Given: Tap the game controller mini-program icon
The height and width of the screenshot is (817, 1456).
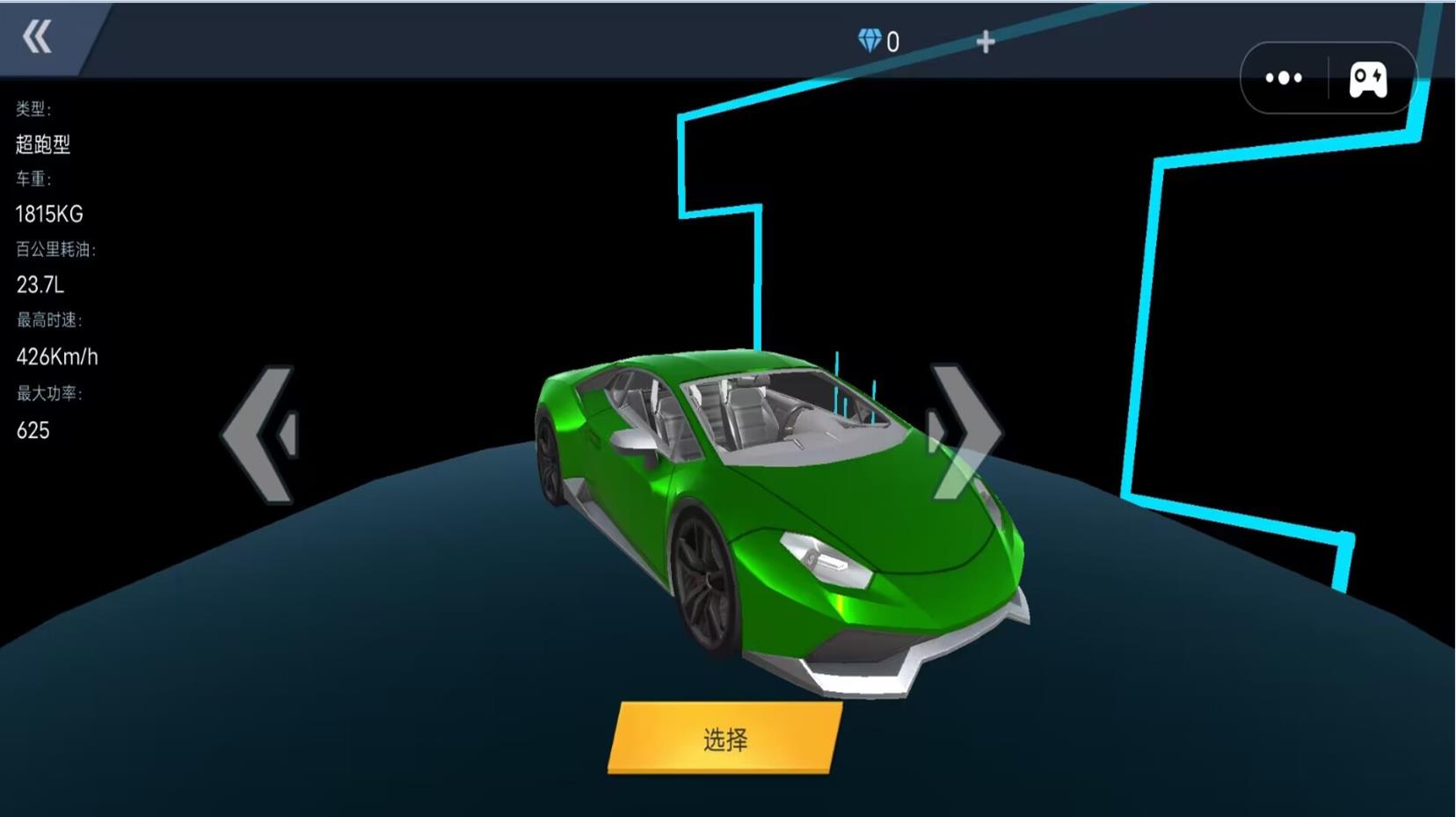Looking at the screenshot, I should pyautogui.click(x=1368, y=77).
